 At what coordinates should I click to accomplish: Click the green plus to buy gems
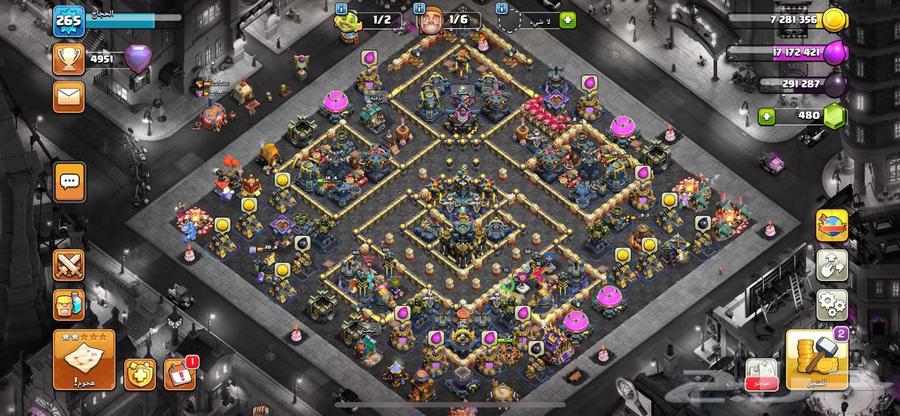pyautogui.click(x=767, y=115)
